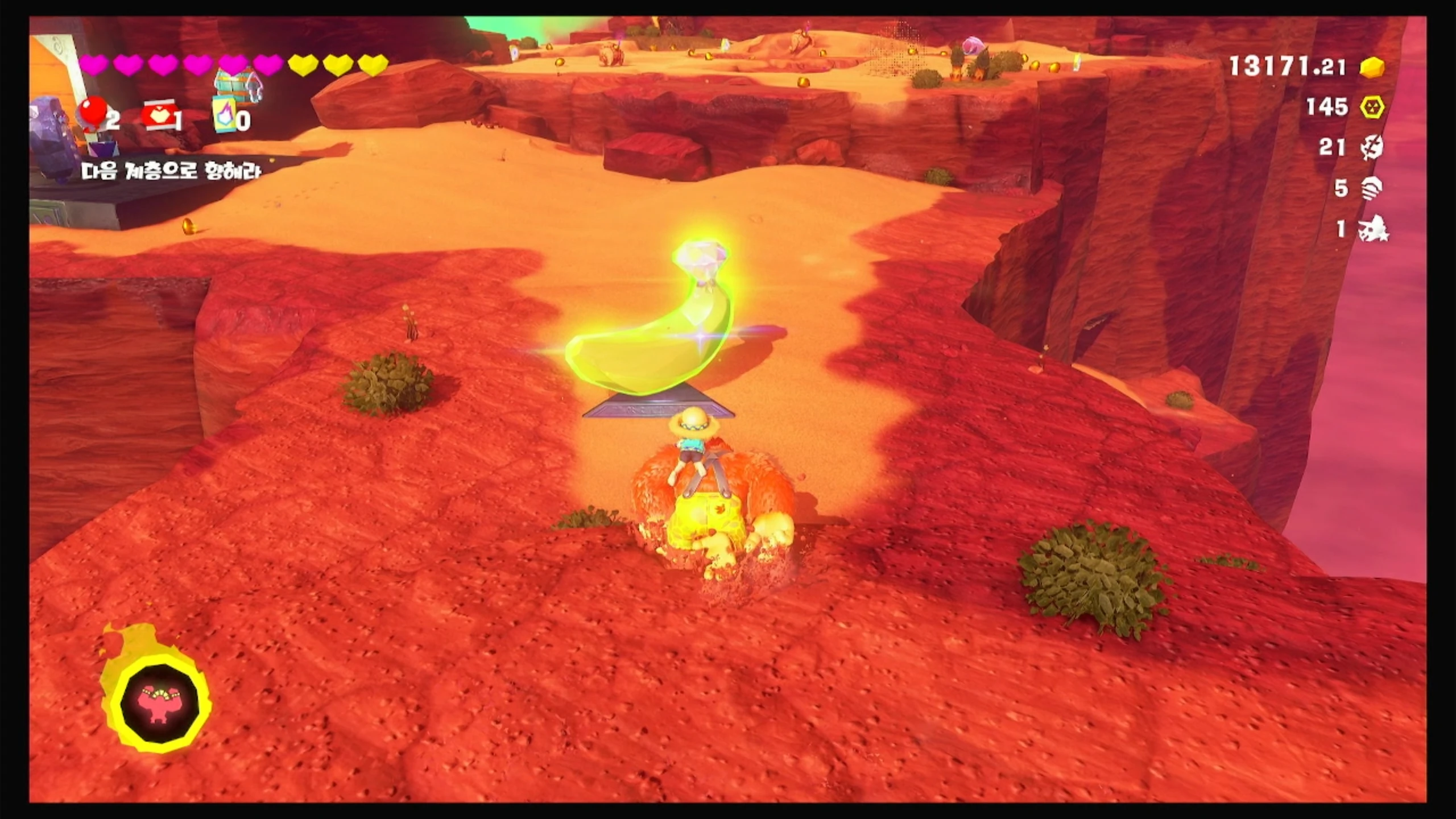Click the gold nugget currency icon
This screenshot has width=1456, height=819.
[x=1372, y=67]
